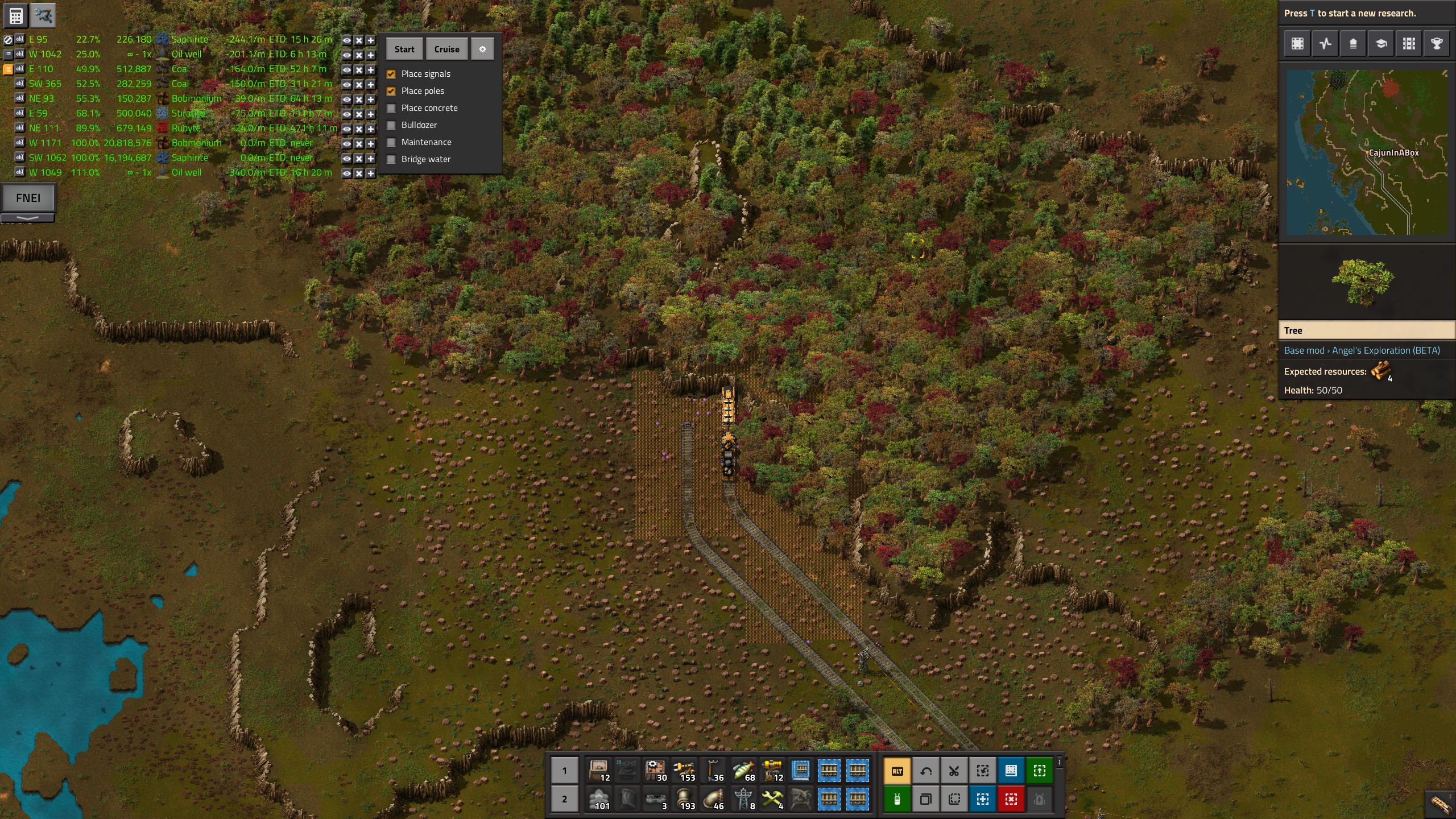Open the calculator tool button
The width and height of the screenshot is (1456, 819).
[x=15, y=16]
